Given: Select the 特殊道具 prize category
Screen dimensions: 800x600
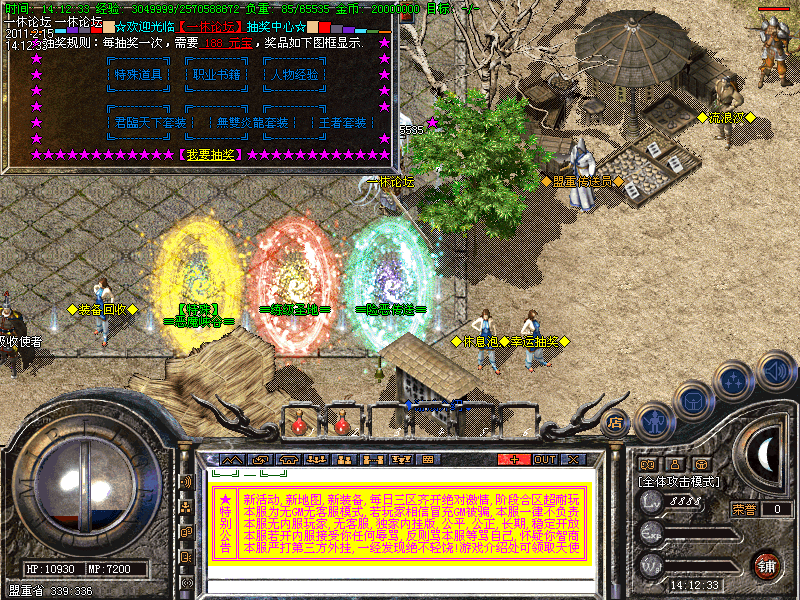Looking at the screenshot, I should click(138, 74).
